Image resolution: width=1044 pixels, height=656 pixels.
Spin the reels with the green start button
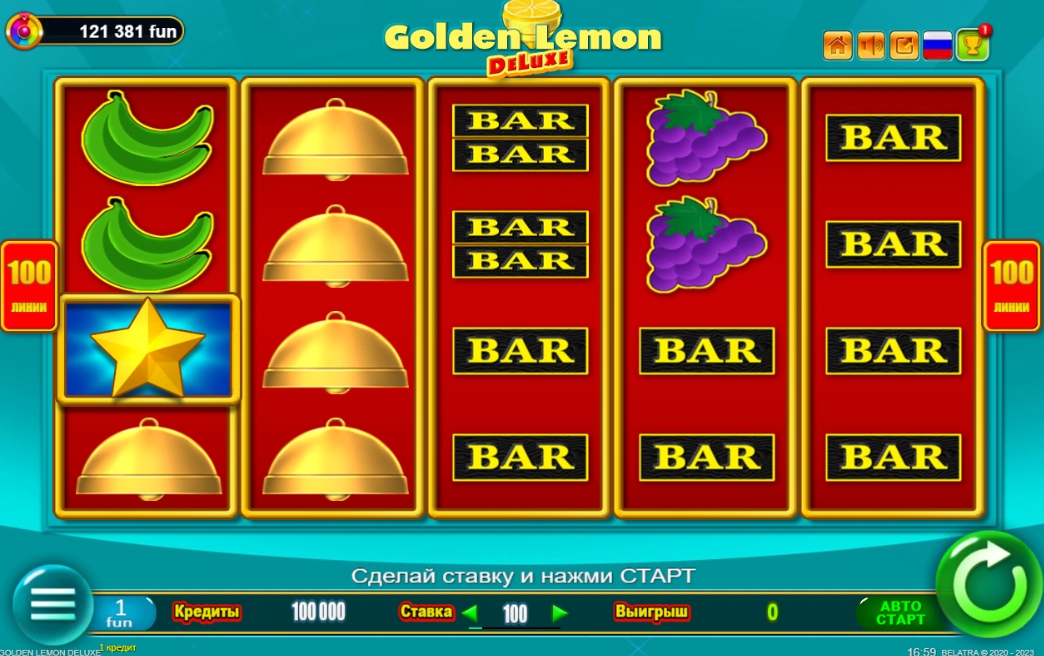[x=988, y=583]
